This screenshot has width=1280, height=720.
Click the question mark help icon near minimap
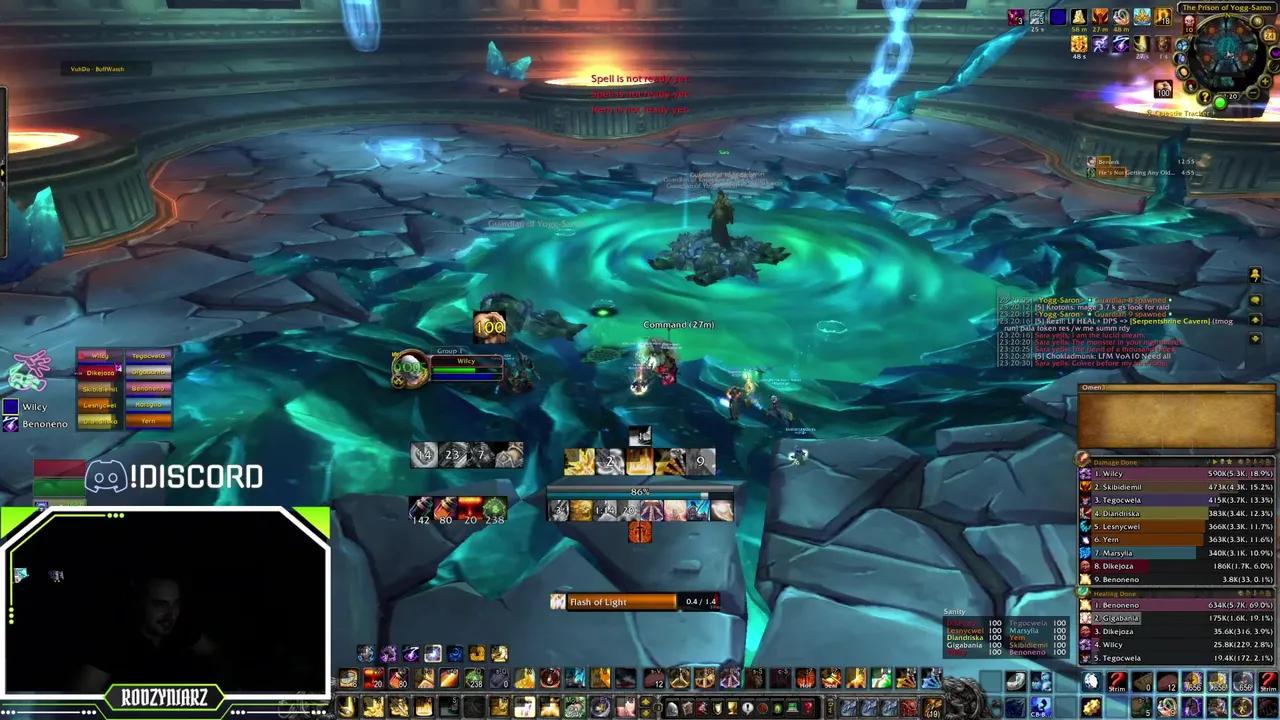[1205, 96]
